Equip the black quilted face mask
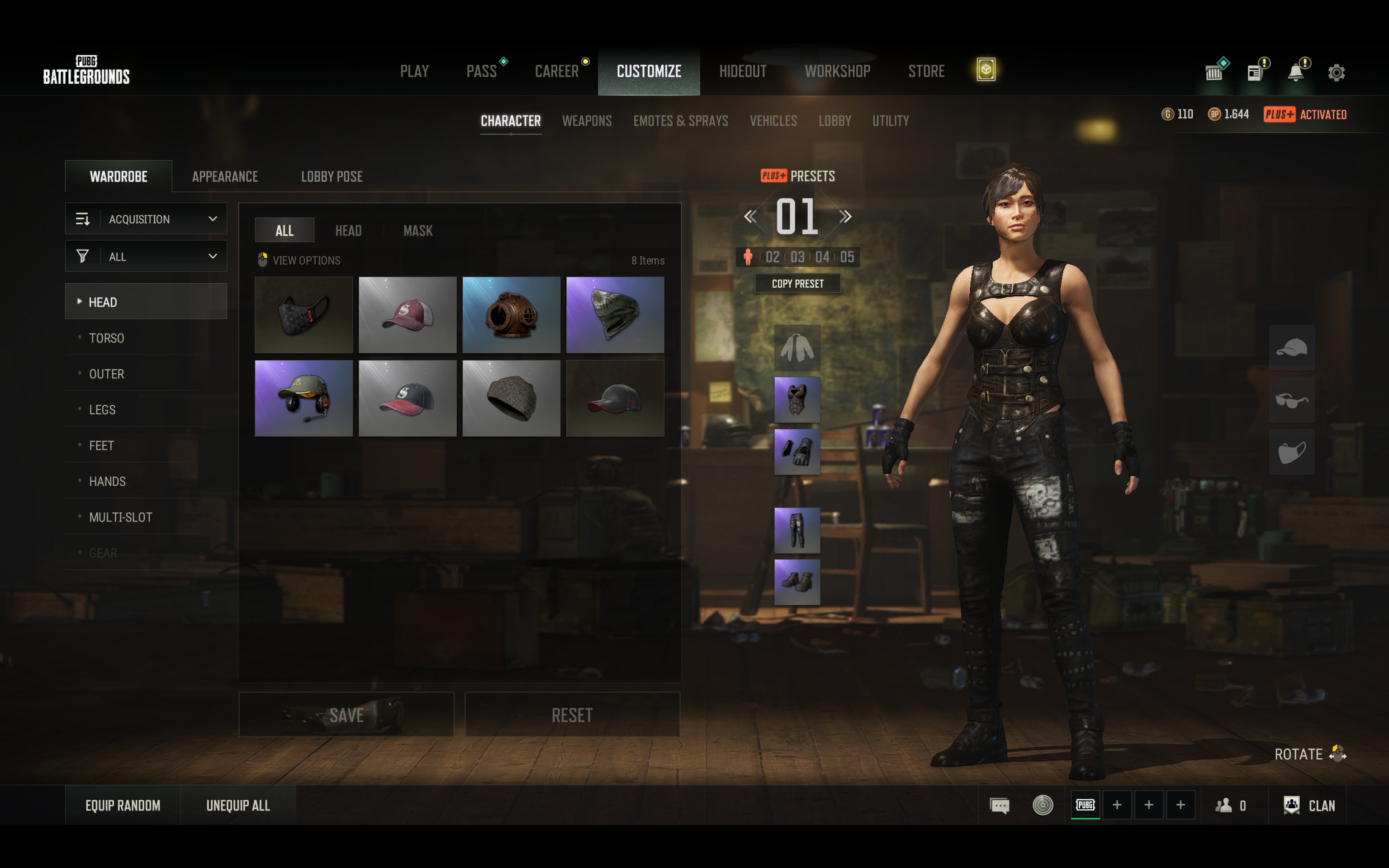Viewport: 1389px width, 868px height. [303, 315]
